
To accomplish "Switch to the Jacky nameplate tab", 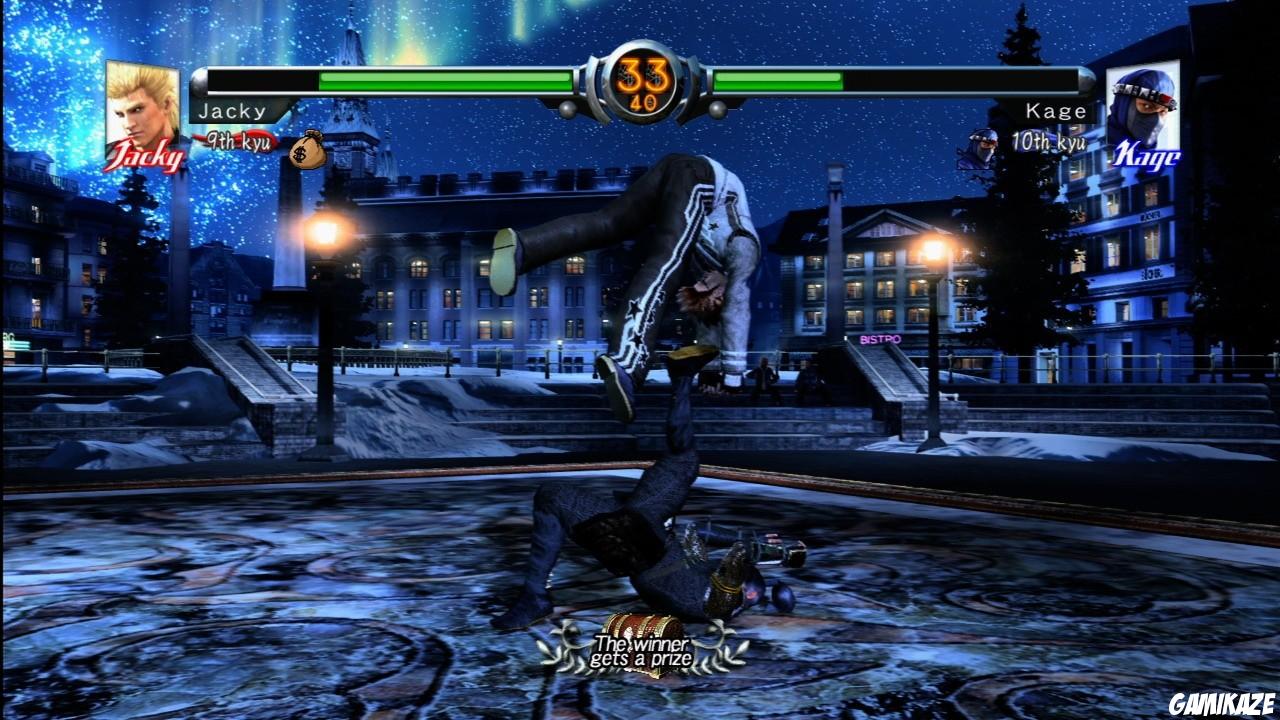I will coord(234,111).
